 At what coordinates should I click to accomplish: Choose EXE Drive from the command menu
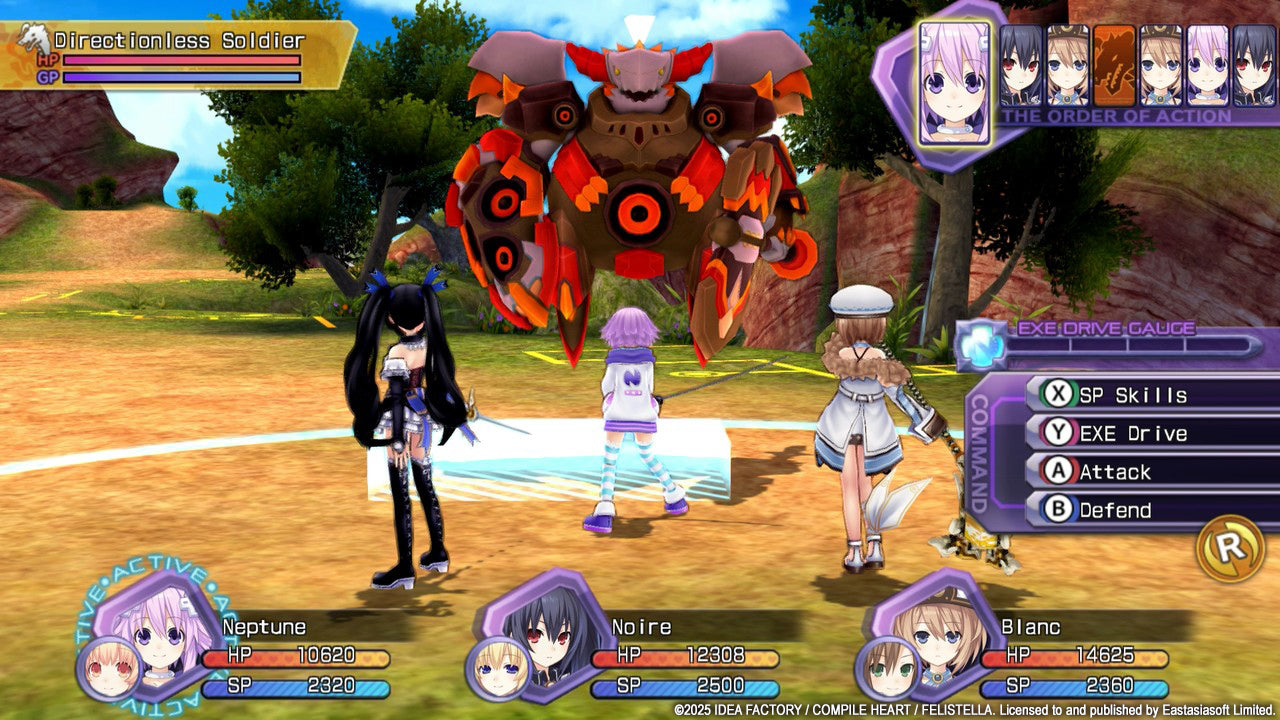click(1113, 433)
